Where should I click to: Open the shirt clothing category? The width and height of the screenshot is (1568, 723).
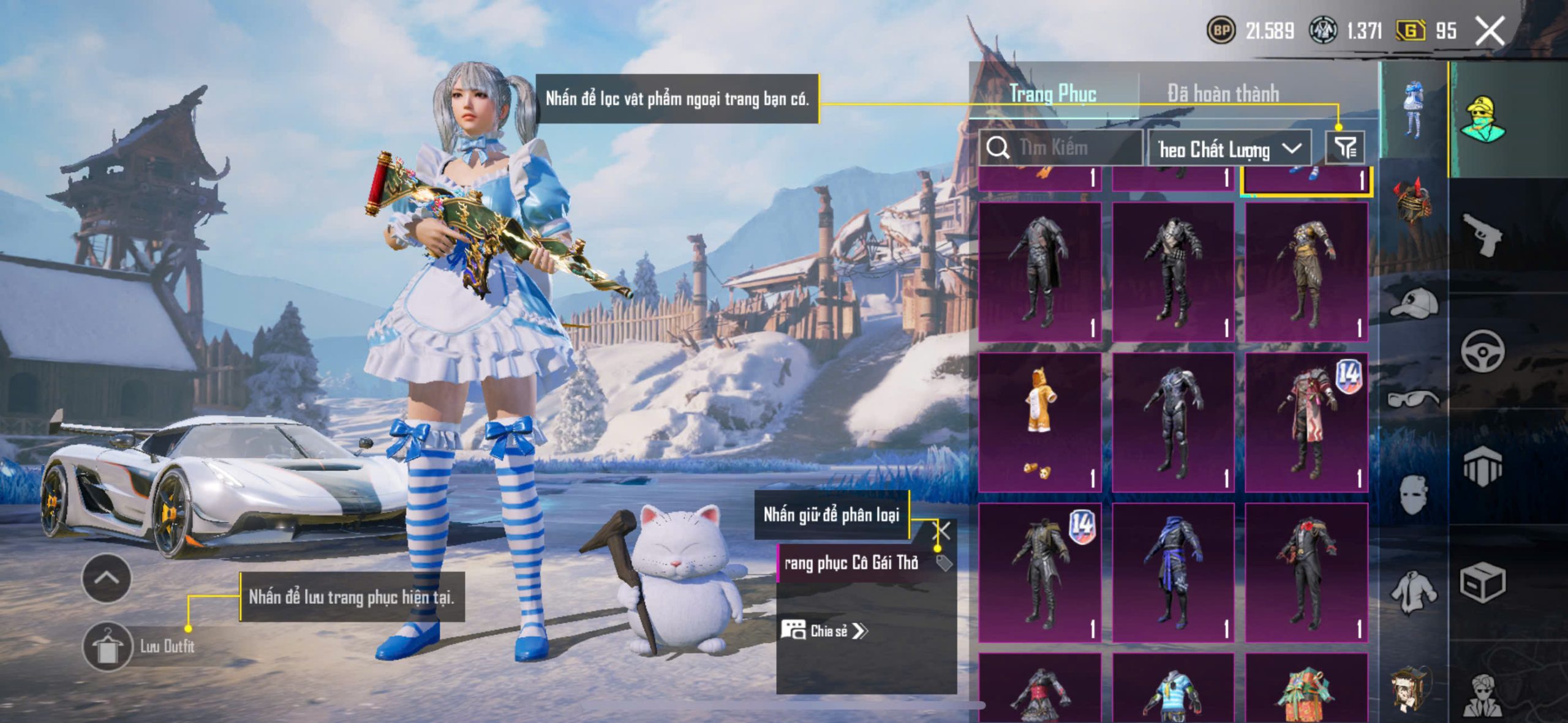pyautogui.click(x=1414, y=591)
